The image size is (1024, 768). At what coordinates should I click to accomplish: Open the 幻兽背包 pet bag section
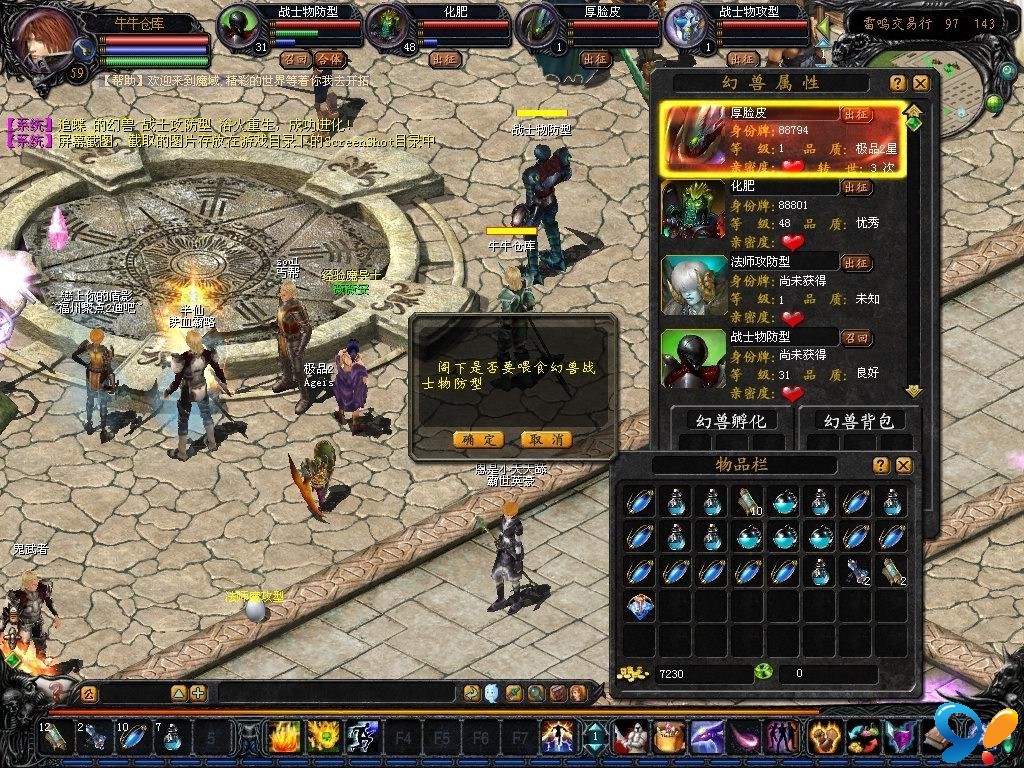[858, 421]
